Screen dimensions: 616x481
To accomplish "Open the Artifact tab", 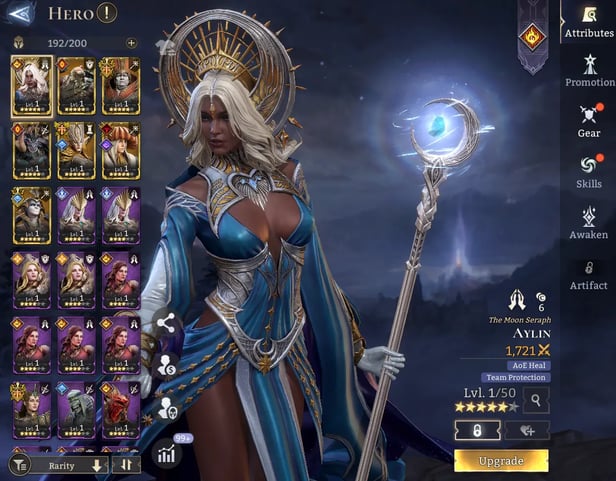I will coord(589,273).
